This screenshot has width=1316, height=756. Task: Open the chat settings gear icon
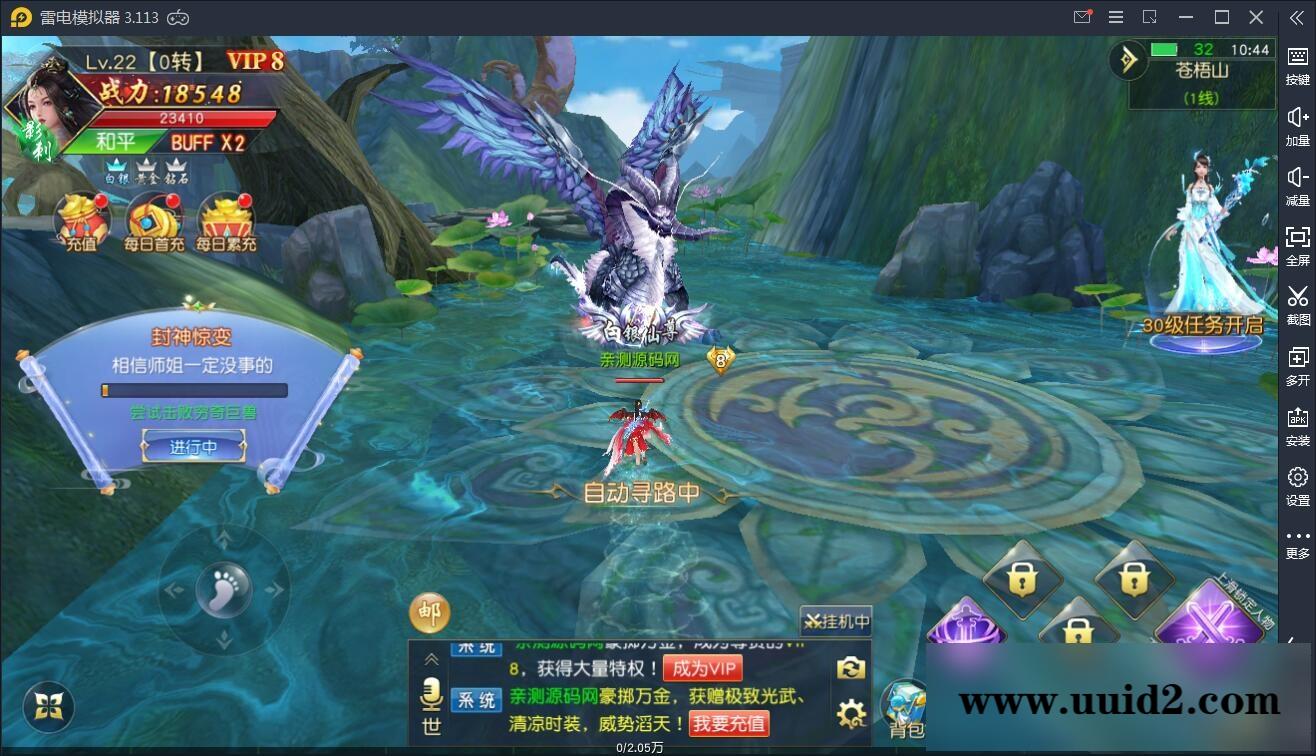click(851, 714)
